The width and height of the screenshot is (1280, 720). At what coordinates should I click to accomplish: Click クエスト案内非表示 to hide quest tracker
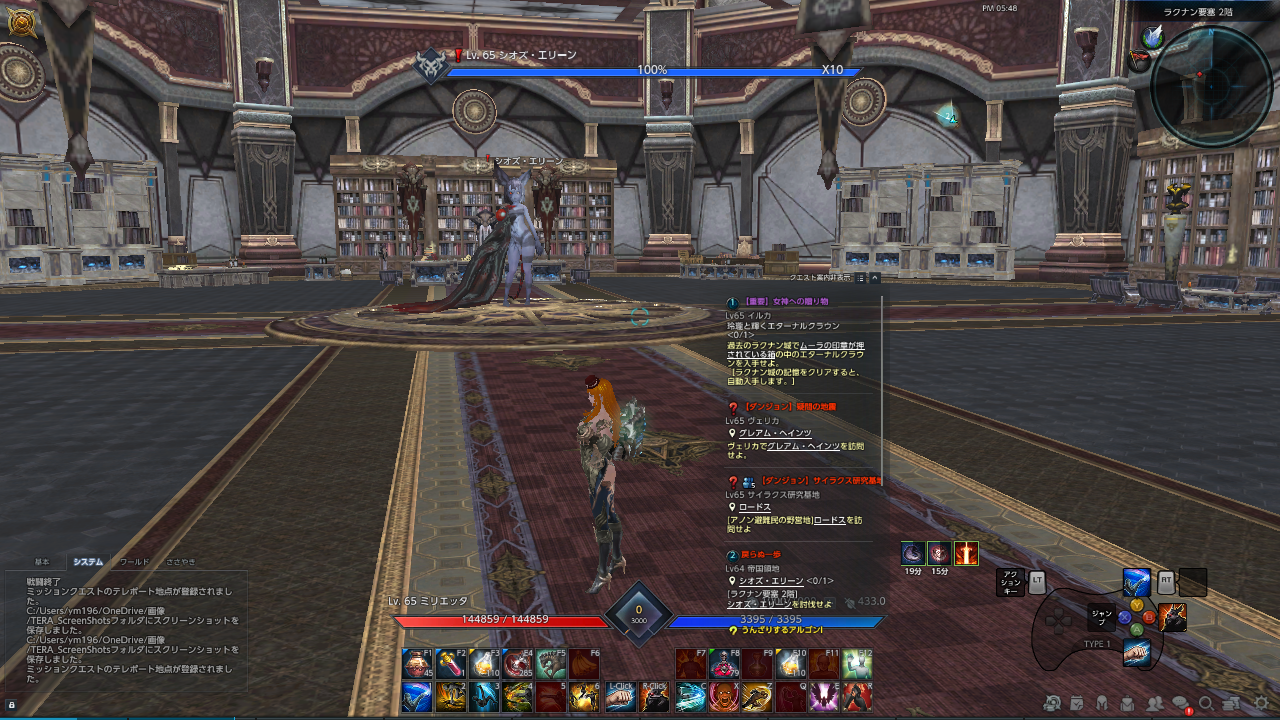coord(820,278)
